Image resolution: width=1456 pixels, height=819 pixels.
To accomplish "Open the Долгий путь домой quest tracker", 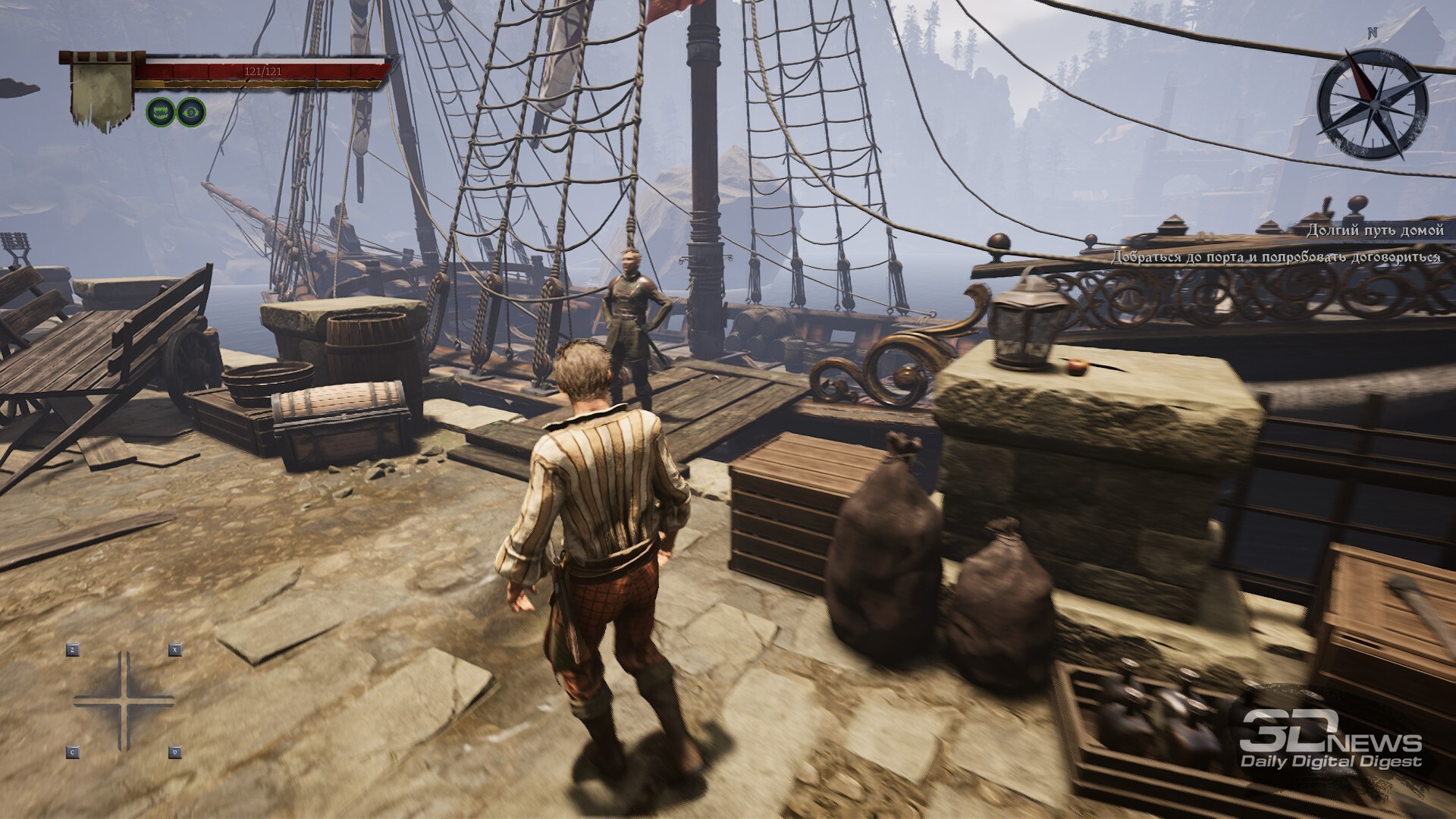I will (1373, 231).
